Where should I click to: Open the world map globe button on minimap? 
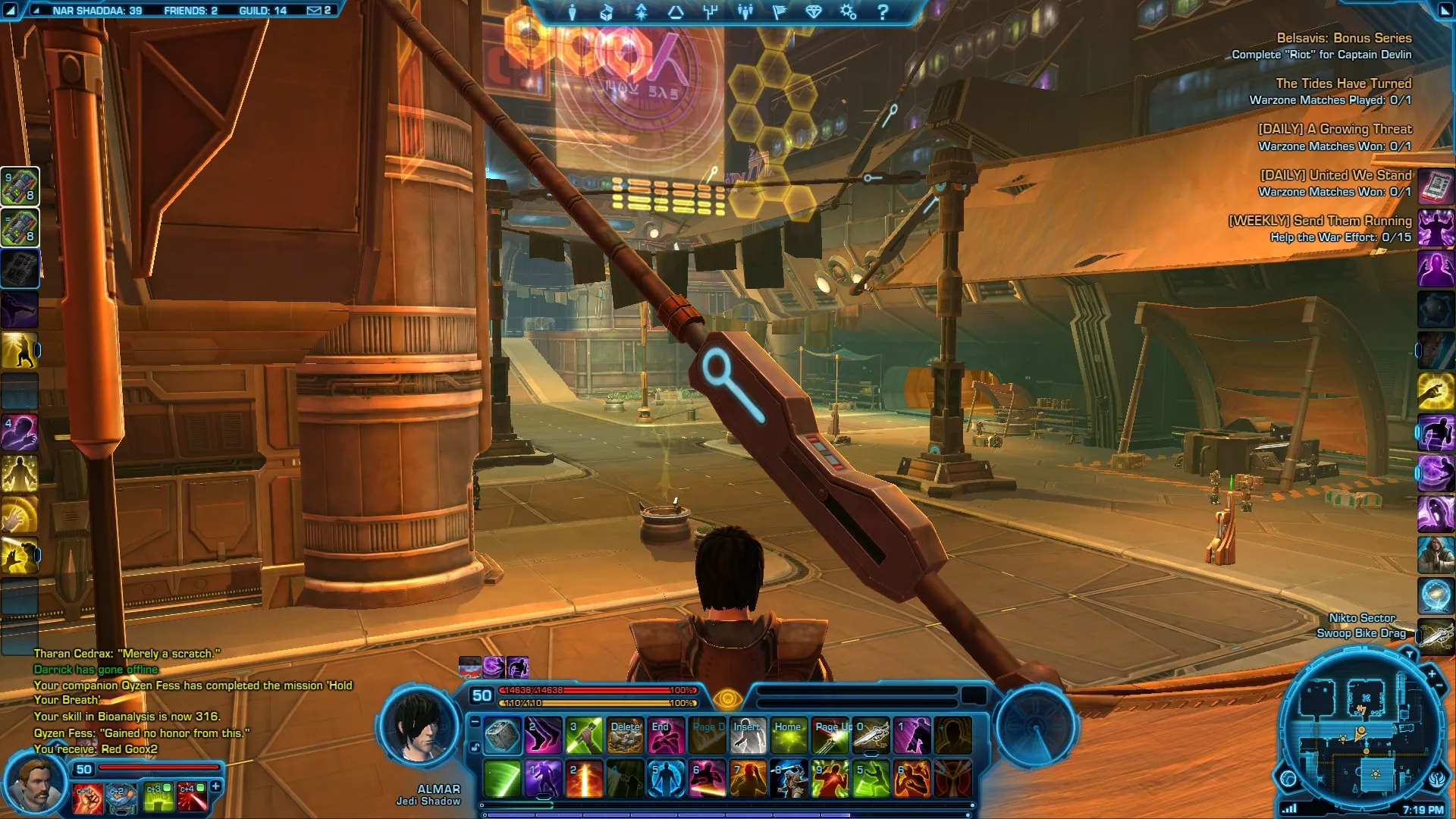(x=1288, y=779)
